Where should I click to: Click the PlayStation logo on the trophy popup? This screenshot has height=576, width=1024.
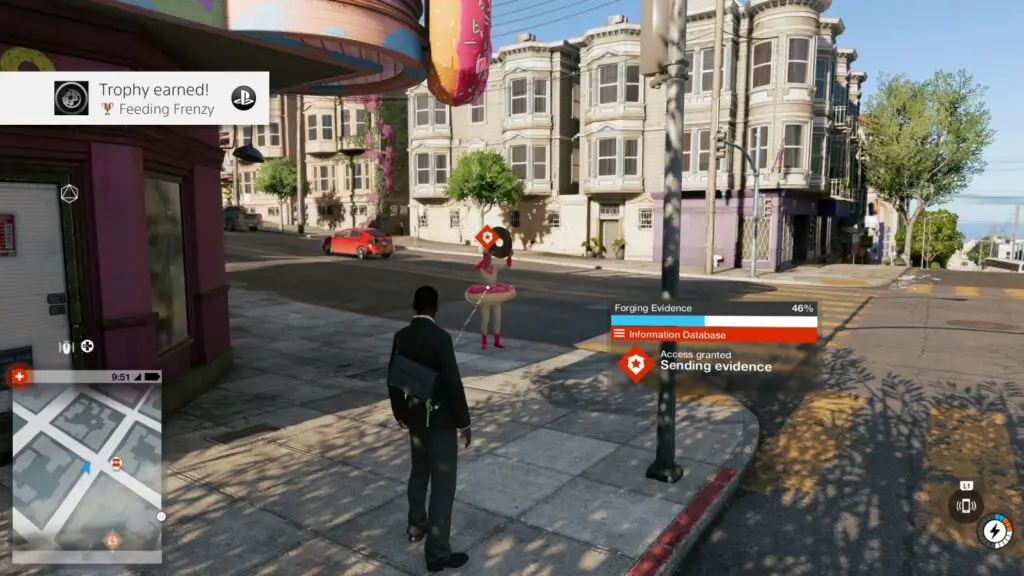coord(243,97)
